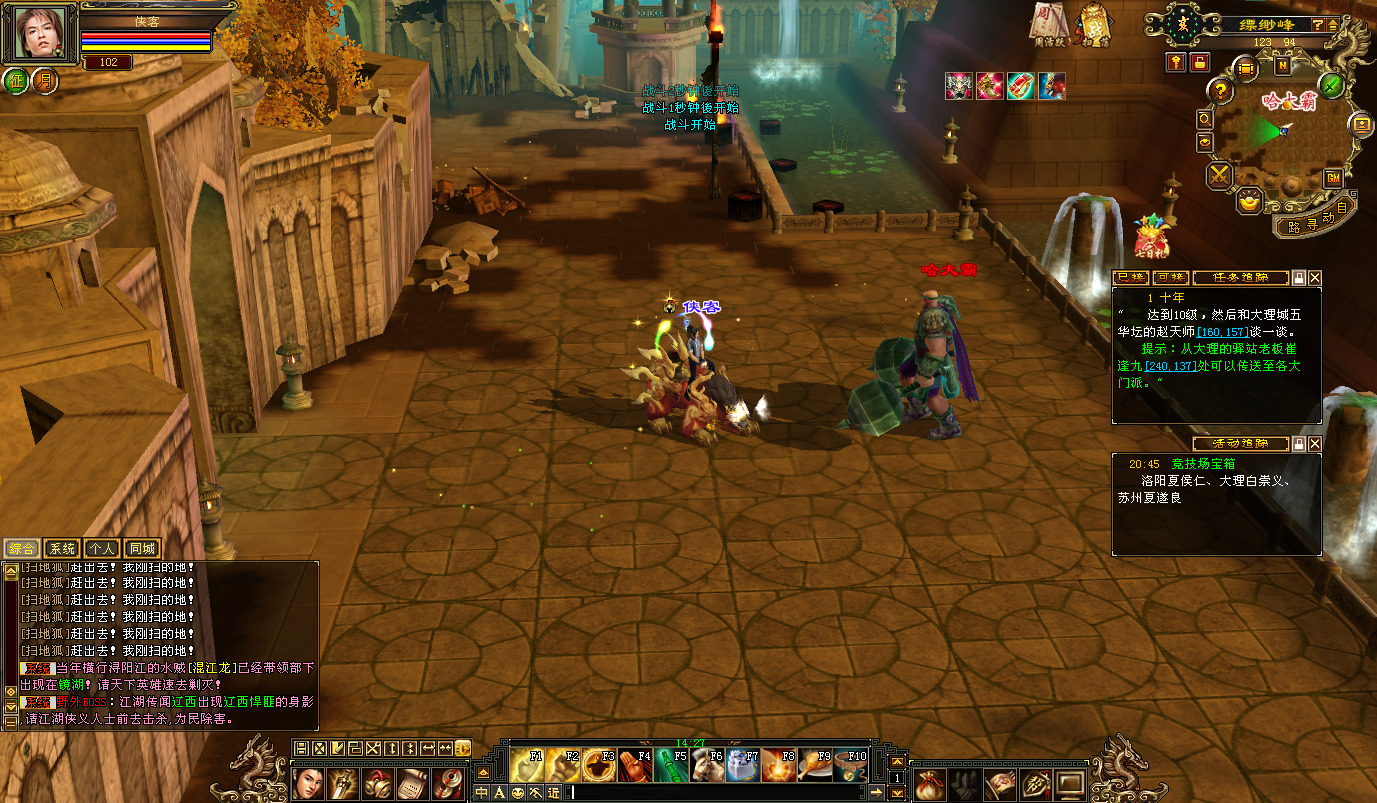
Task: Switch to the 系统 chat tab
Action: click(x=61, y=548)
